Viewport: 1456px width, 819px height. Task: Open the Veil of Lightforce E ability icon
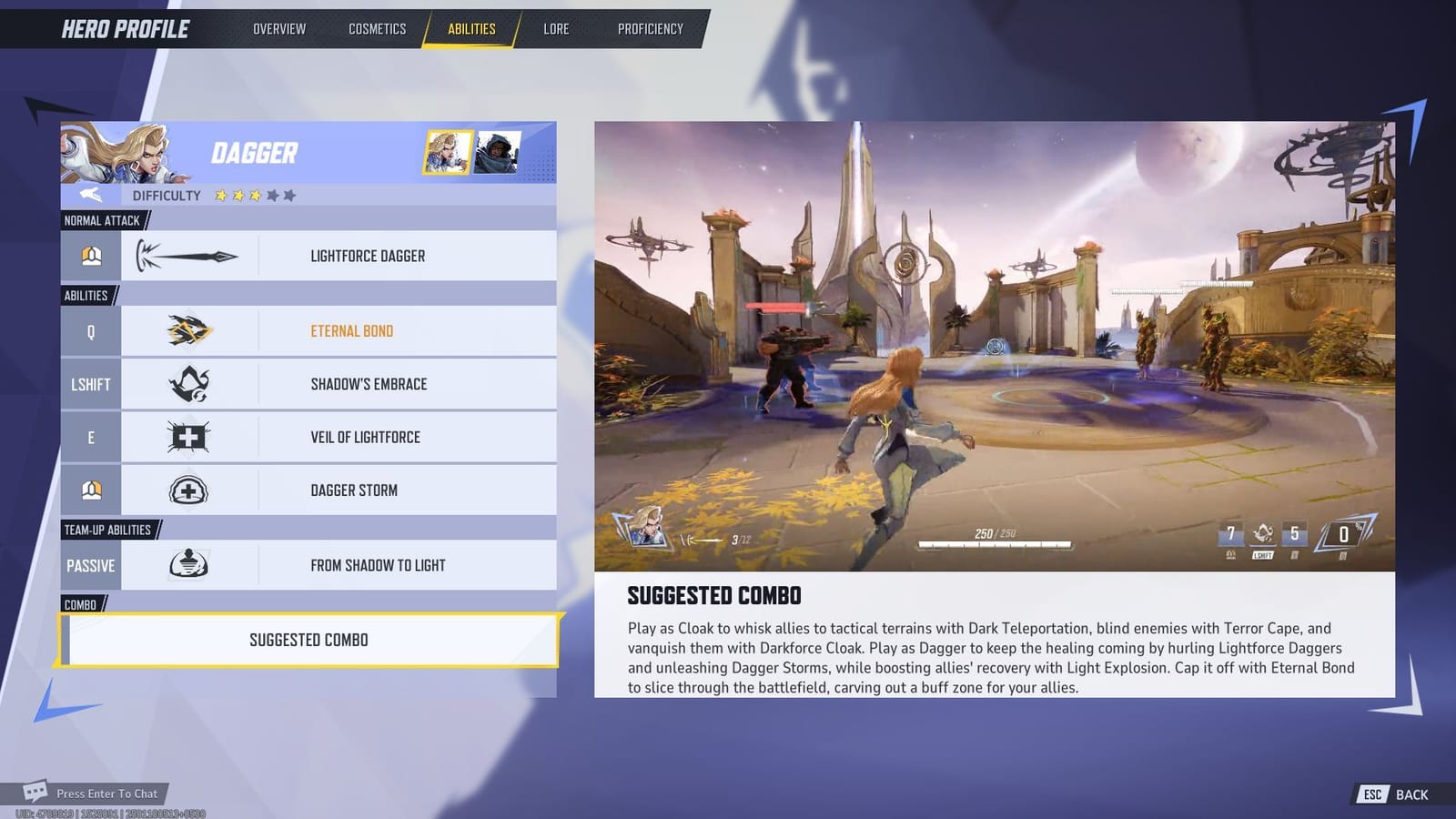[187, 437]
